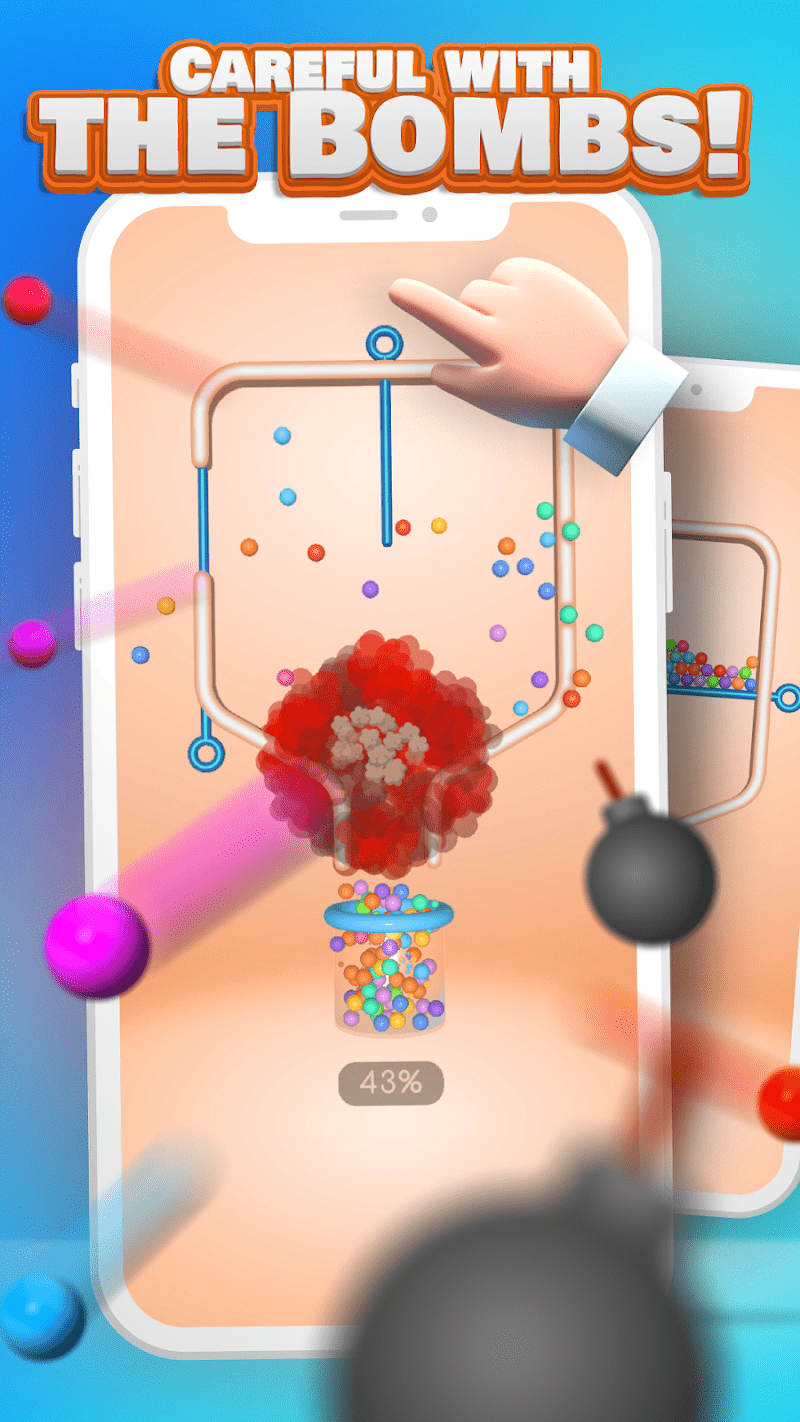The width and height of the screenshot is (800, 1422).
Task: Pull the left side pin's ring handle
Action: click(x=205, y=752)
